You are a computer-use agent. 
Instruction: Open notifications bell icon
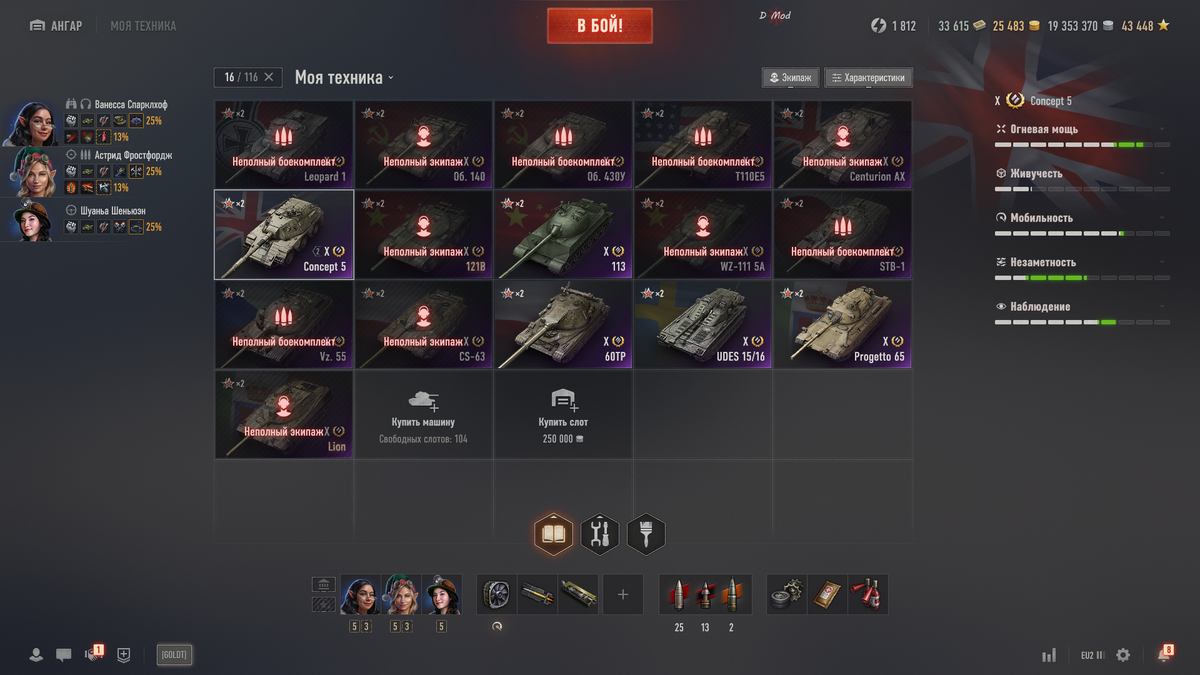1163,655
